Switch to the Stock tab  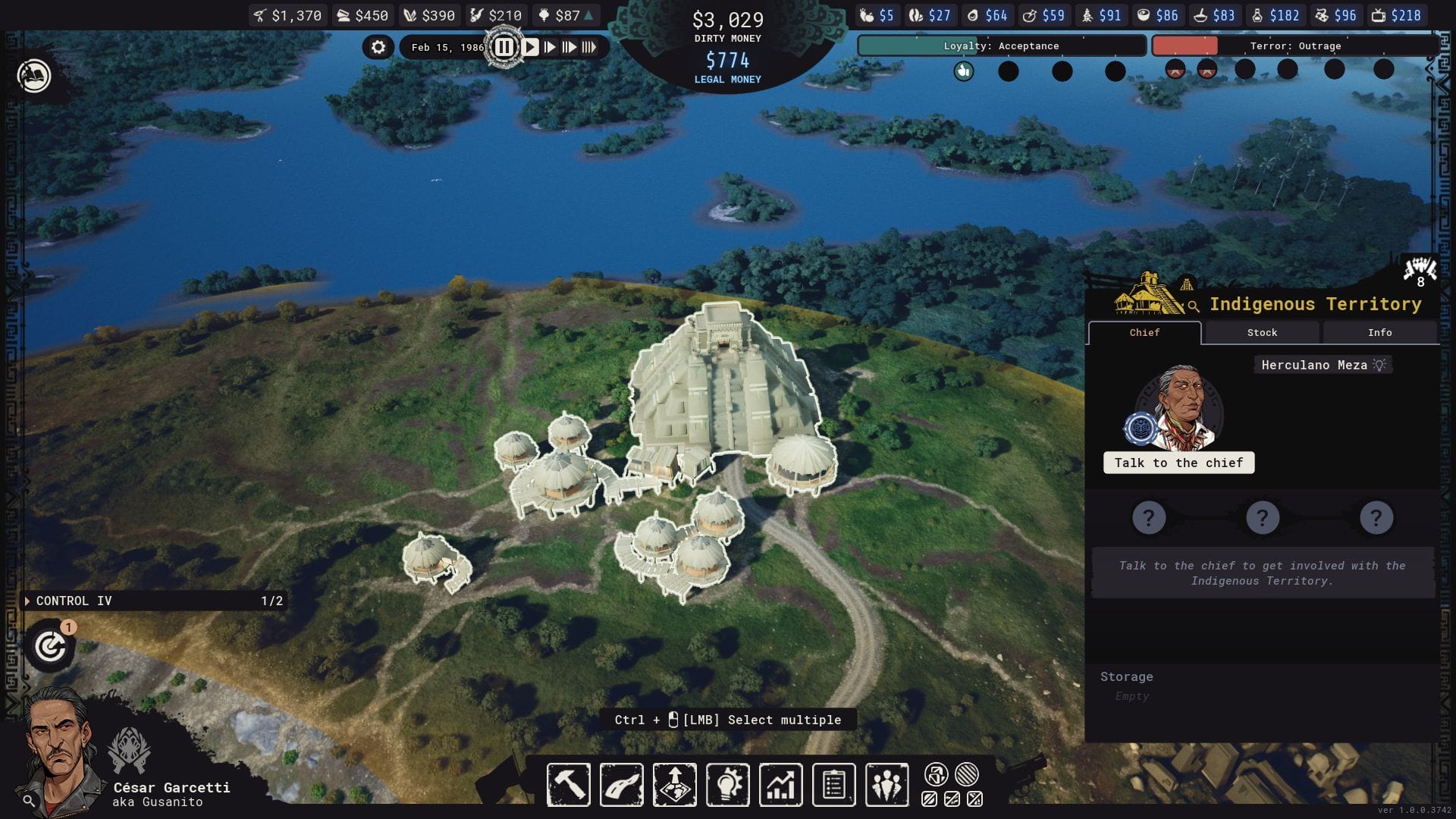pyautogui.click(x=1261, y=332)
